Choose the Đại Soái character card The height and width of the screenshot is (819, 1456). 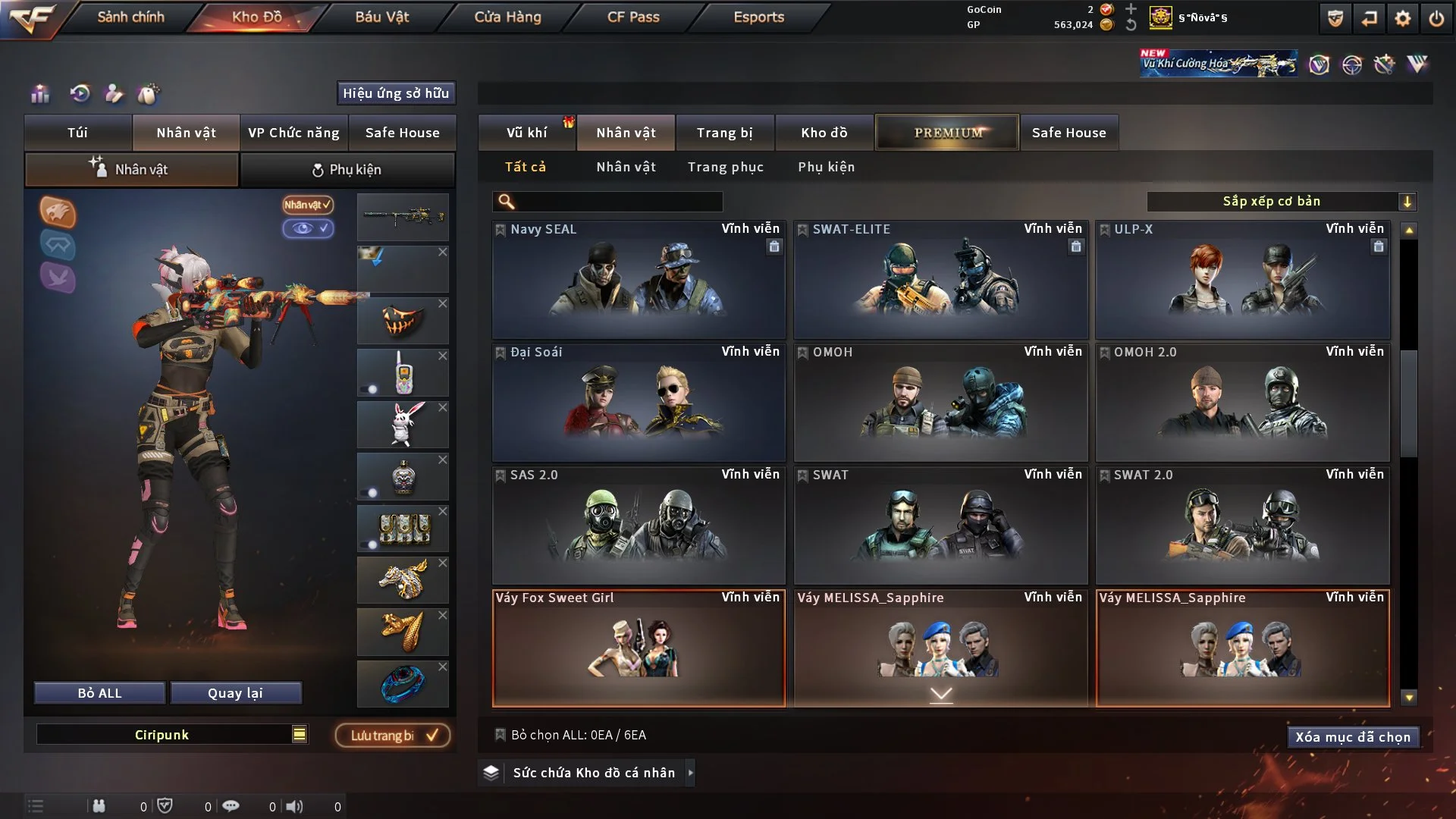(639, 402)
